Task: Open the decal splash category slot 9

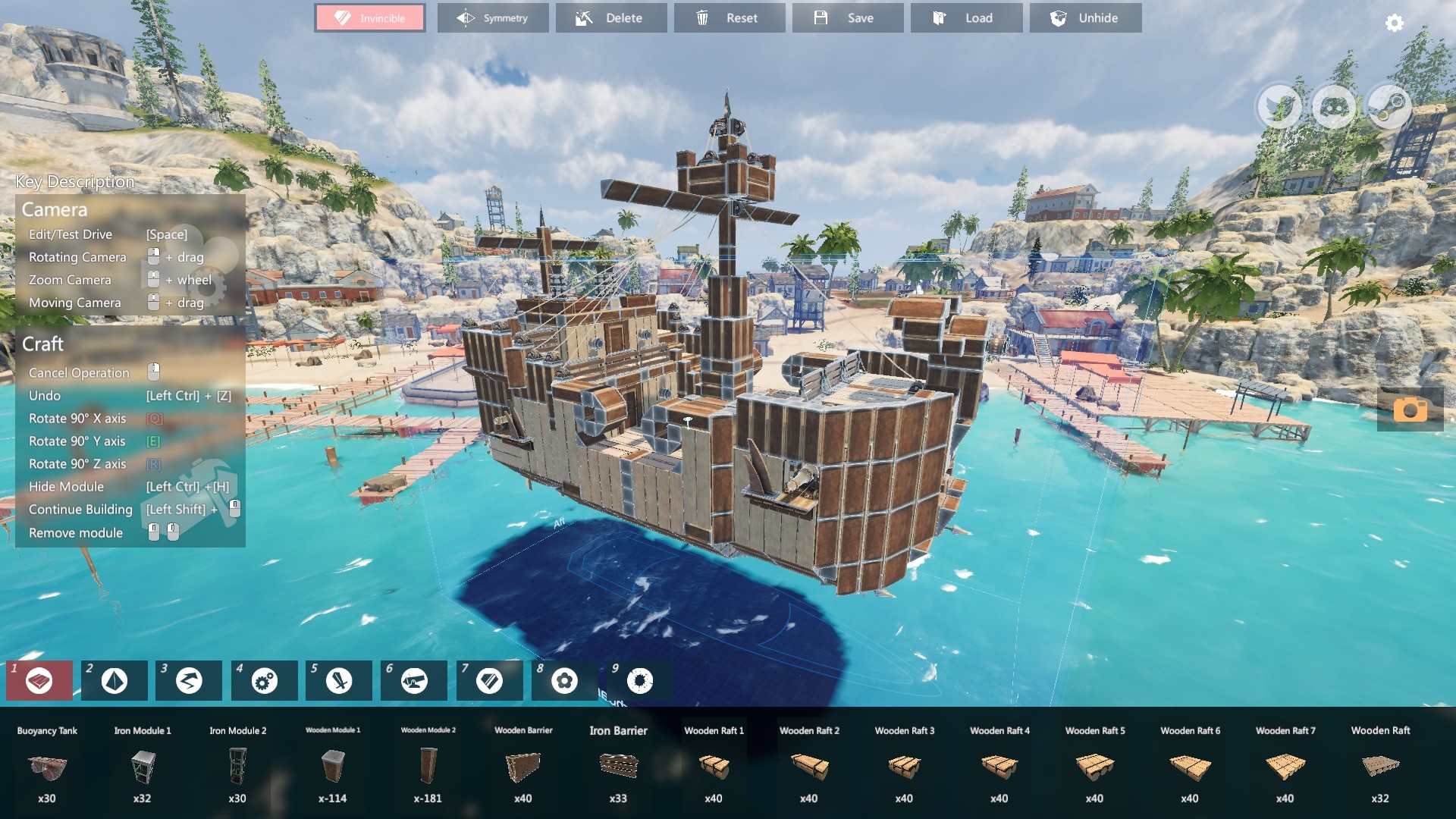Action: 639,680
